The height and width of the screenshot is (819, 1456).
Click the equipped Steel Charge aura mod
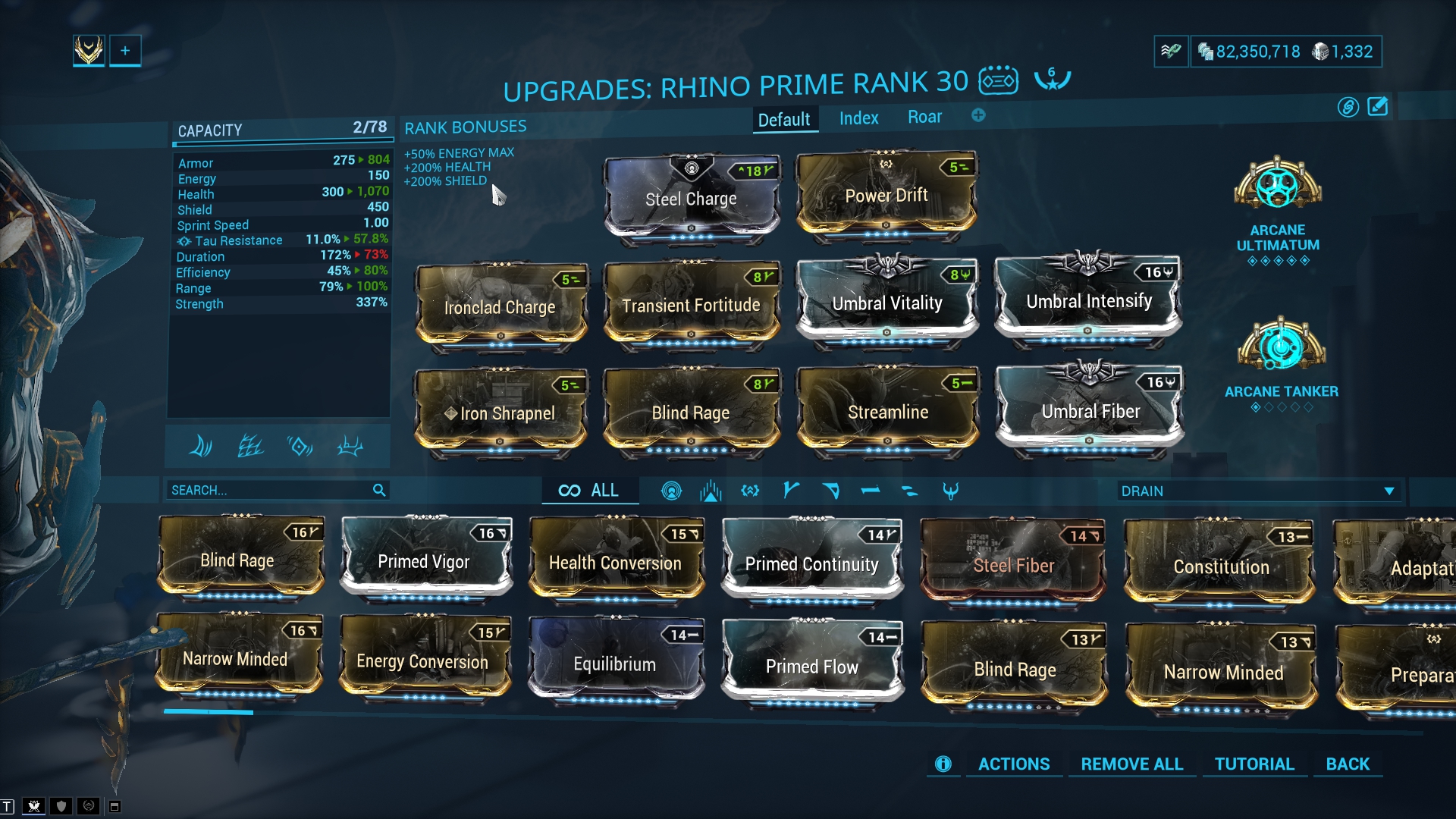click(x=691, y=199)
